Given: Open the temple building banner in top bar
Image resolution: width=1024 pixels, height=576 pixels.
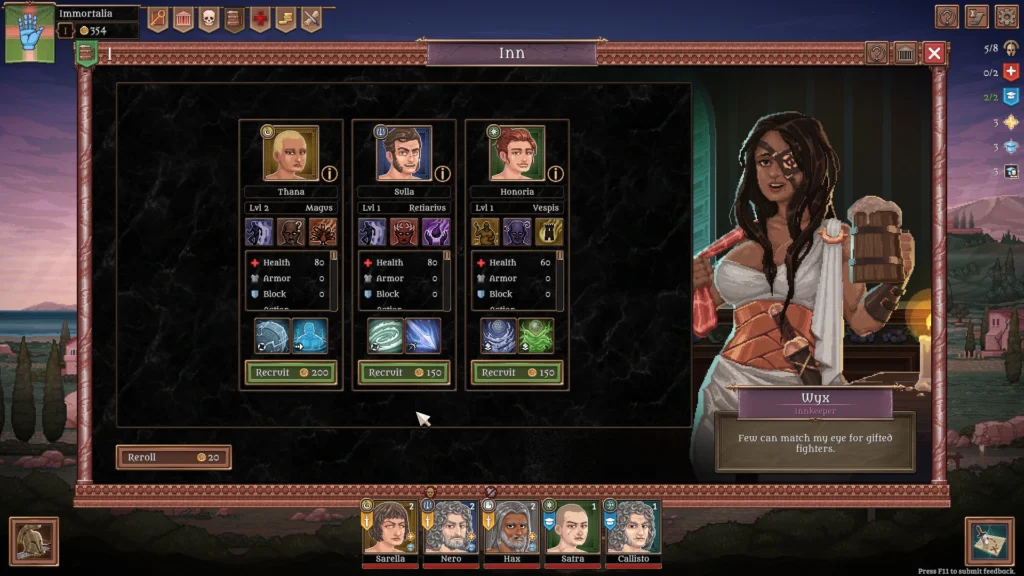Looking at the screenshot, I should coord(183,18).
